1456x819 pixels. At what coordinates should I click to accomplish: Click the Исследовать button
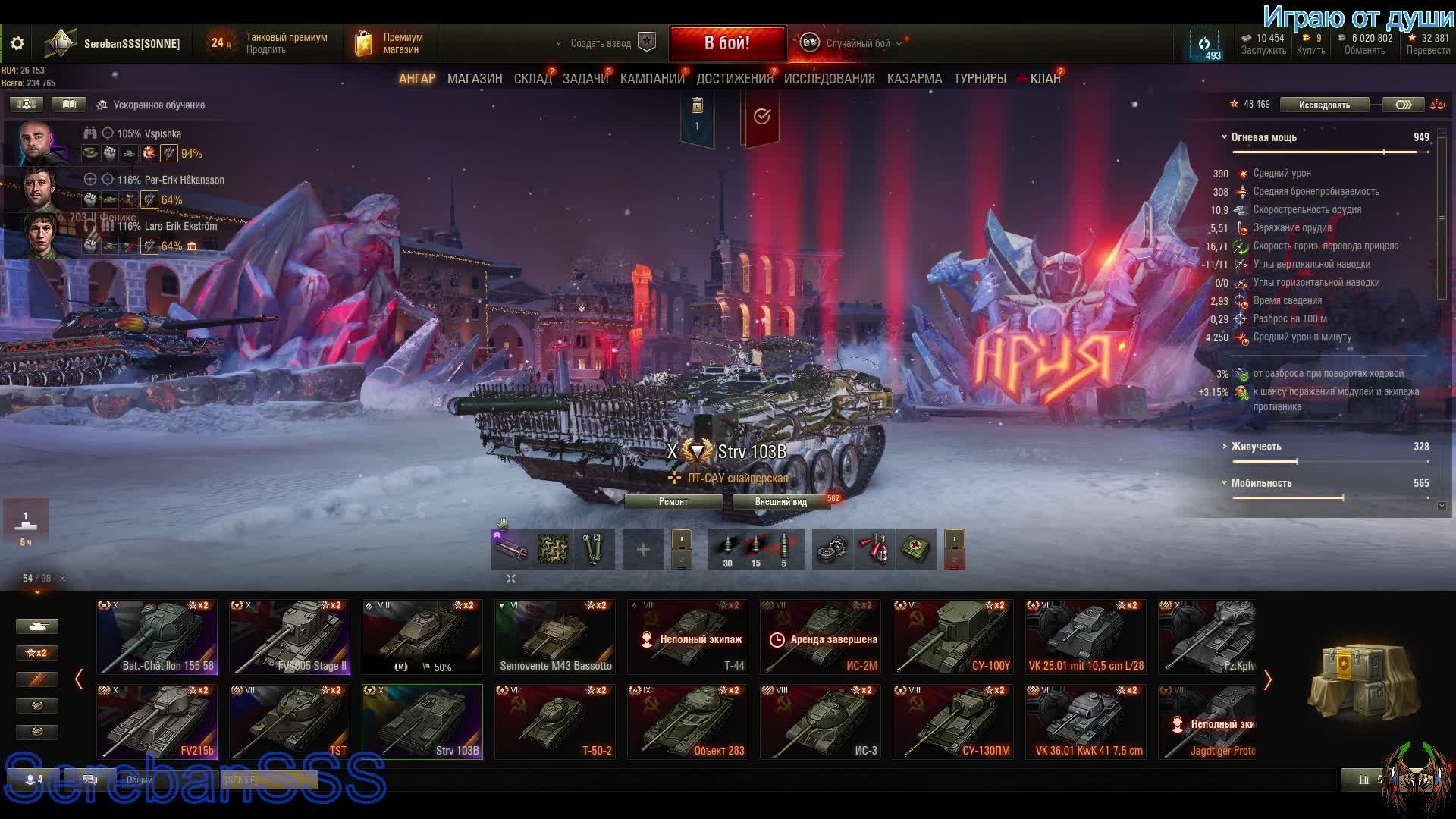(x=1324, y=105)
